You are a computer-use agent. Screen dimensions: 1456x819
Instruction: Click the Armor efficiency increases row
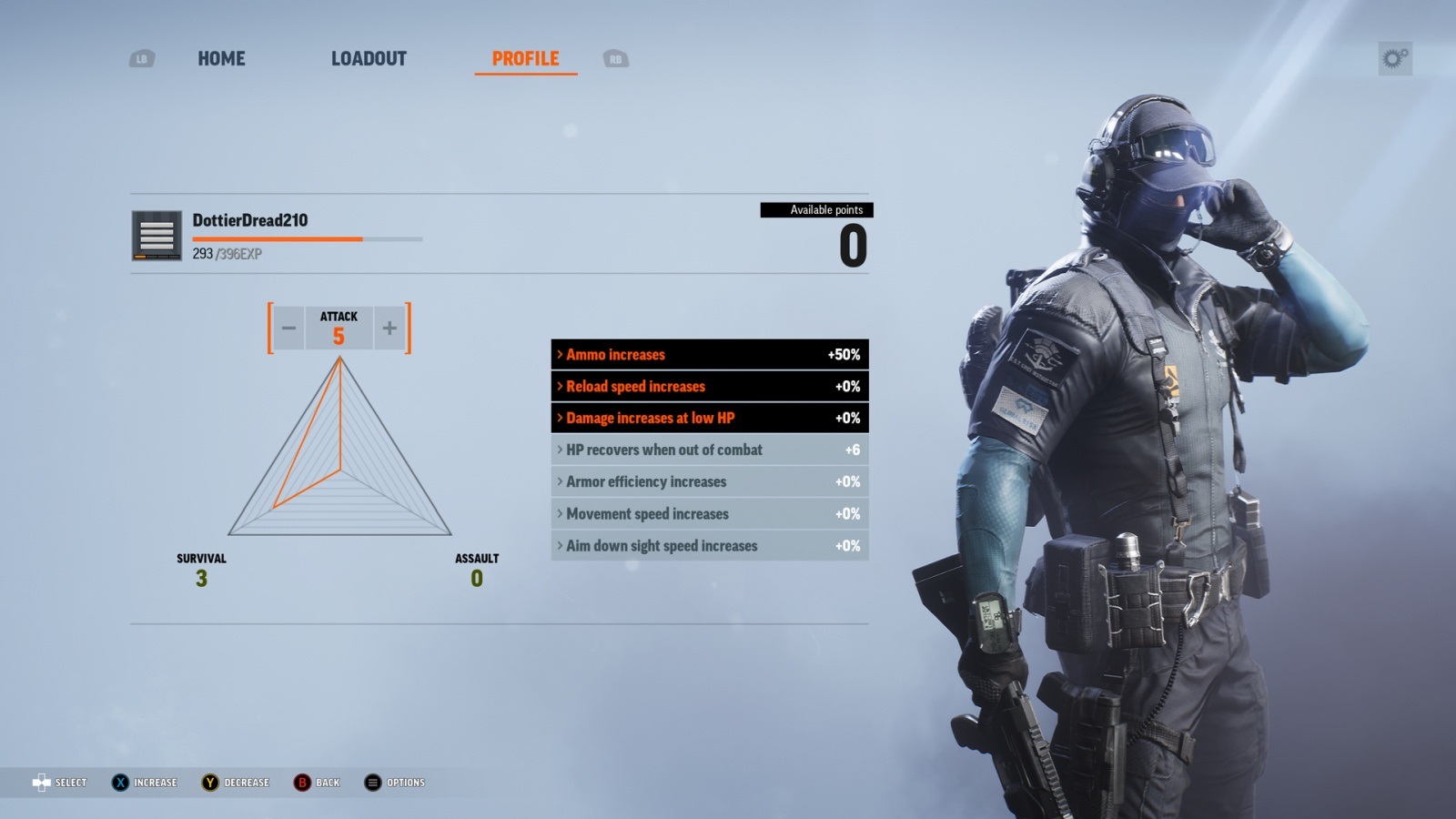point(709,482)
